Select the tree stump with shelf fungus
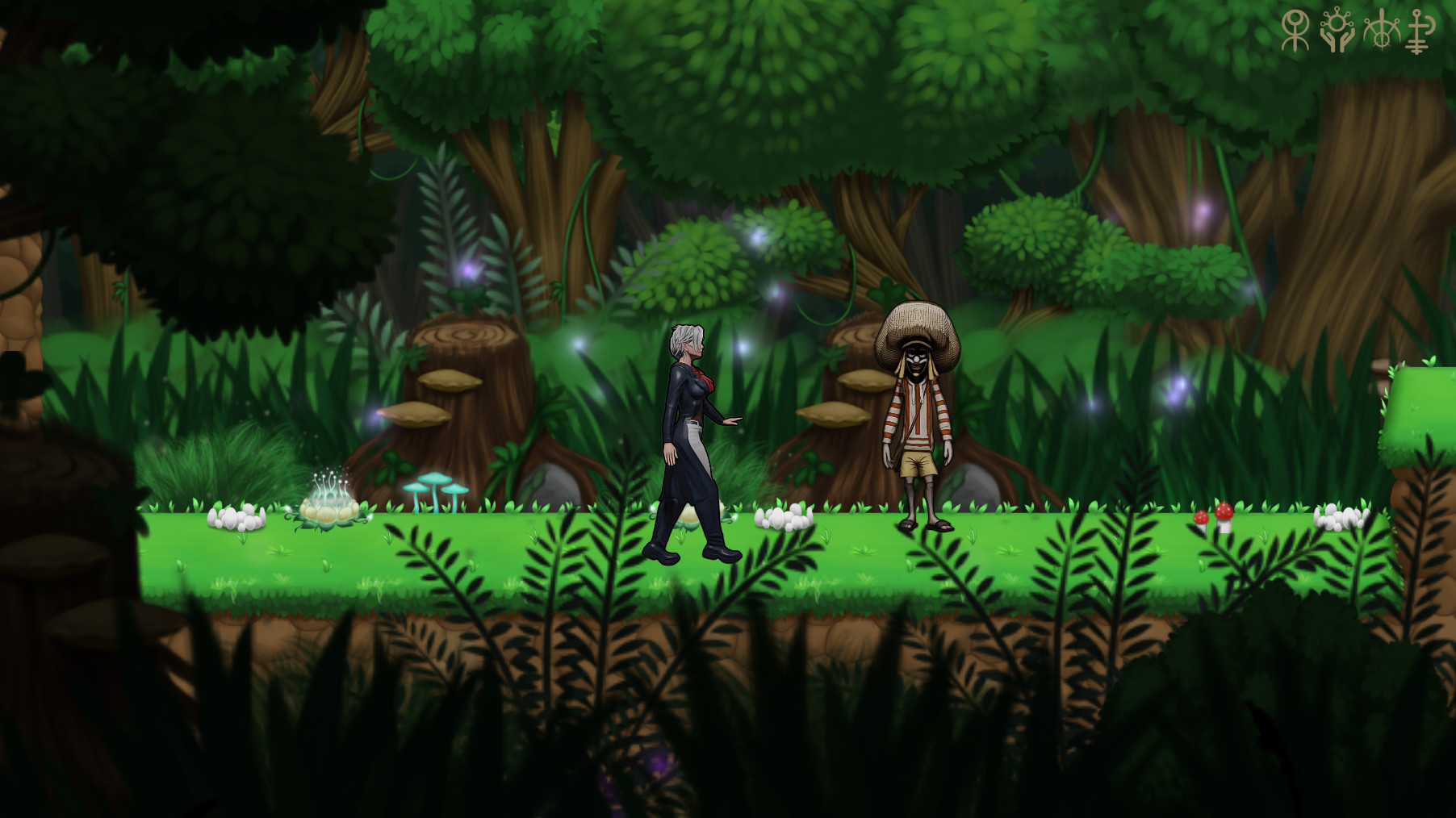Viewport: 1456px width, 818px height. (x=467, y=387)
